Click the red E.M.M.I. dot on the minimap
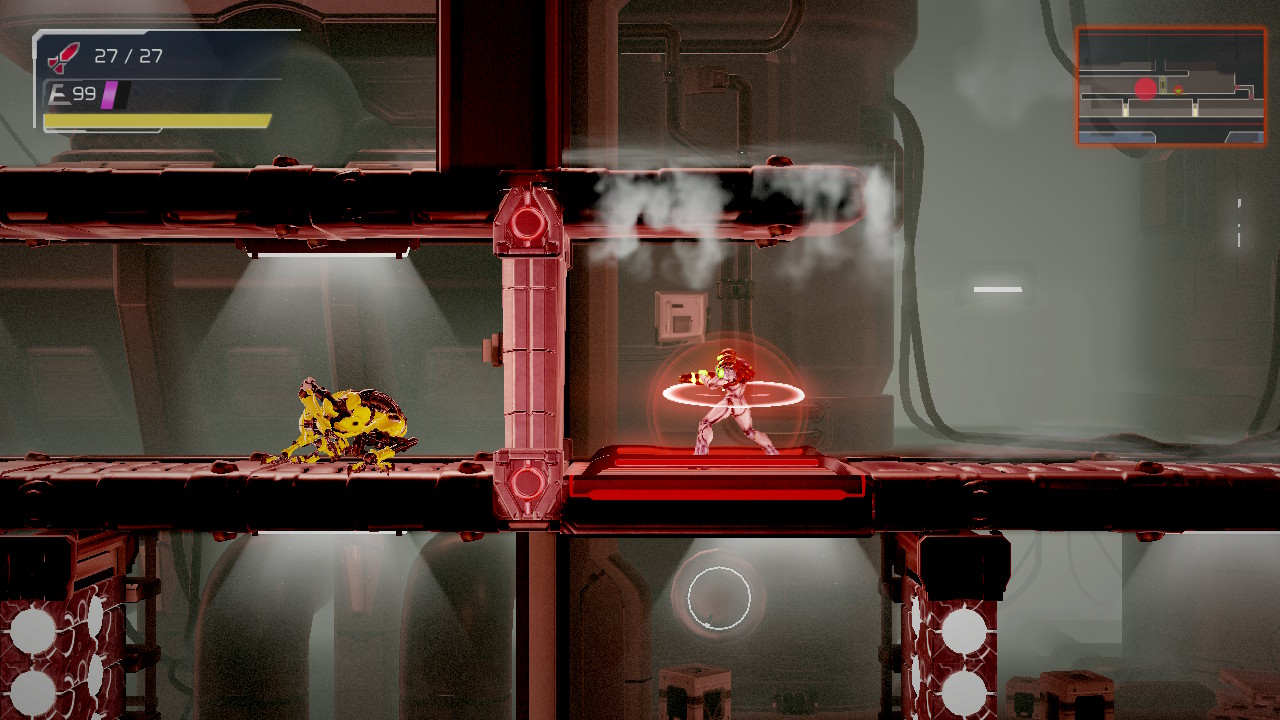Viewport: 1280px width, 720px height. 1146,89
